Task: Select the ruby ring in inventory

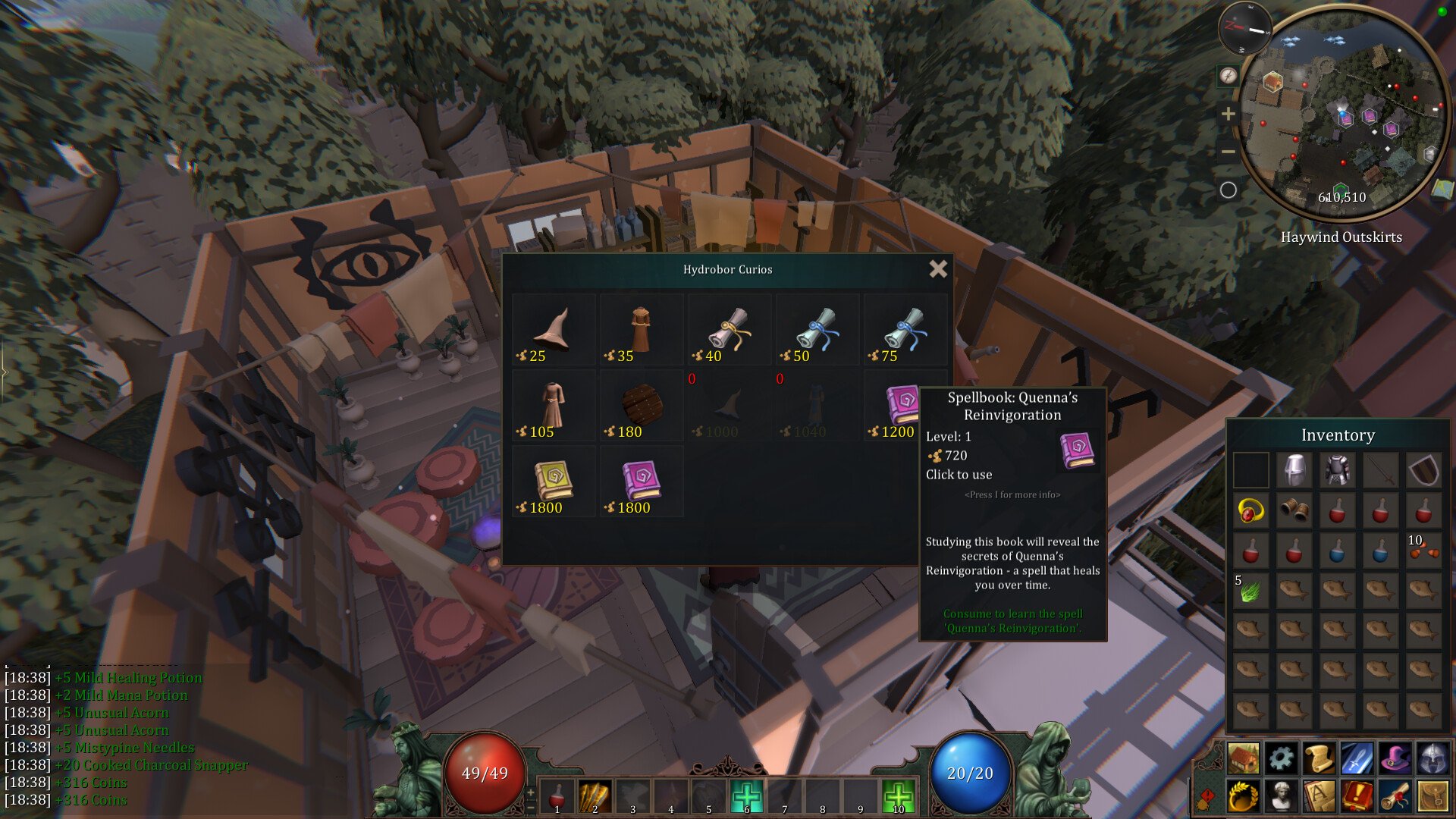Action: [x=1250, y=511]
